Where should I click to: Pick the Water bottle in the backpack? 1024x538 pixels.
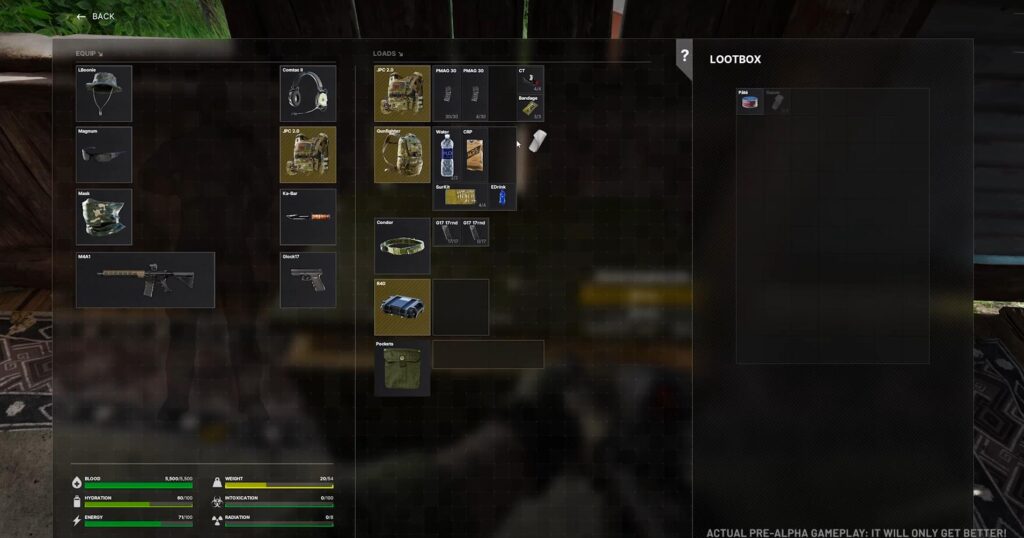pyautogui.click(x=447, y=155)
